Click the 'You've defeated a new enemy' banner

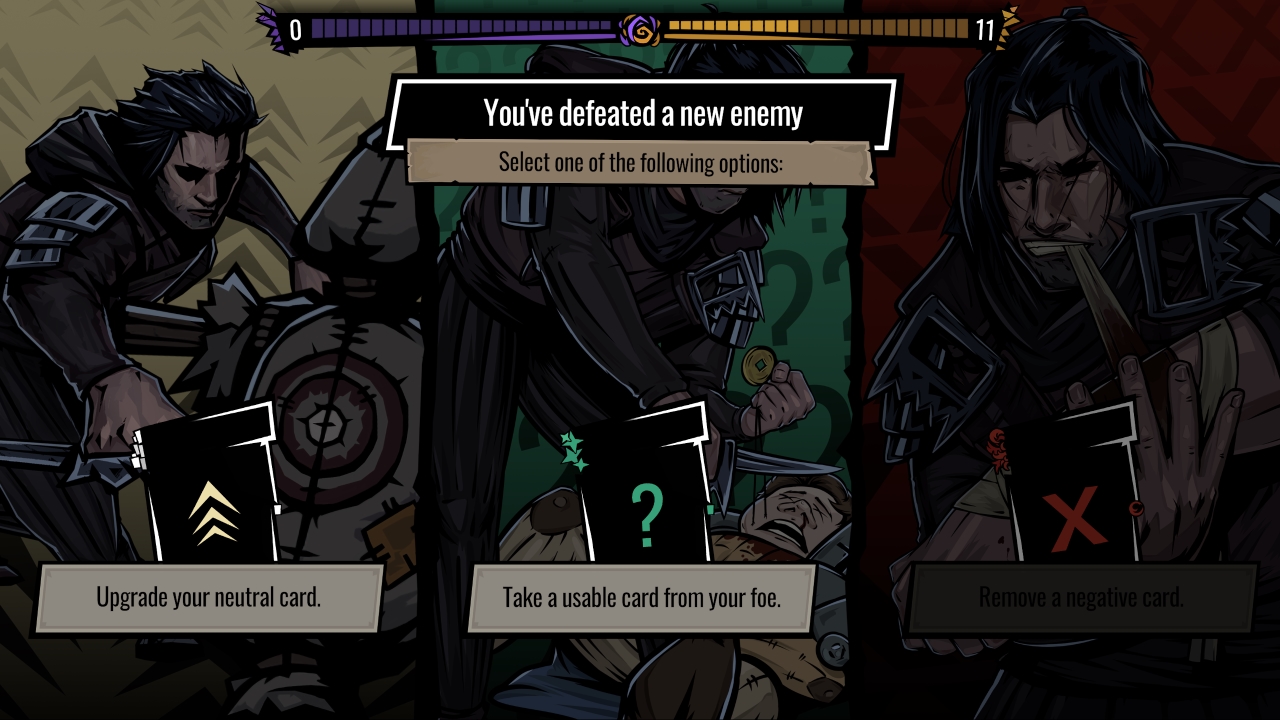pyautogui.click(x=641, y=113)
